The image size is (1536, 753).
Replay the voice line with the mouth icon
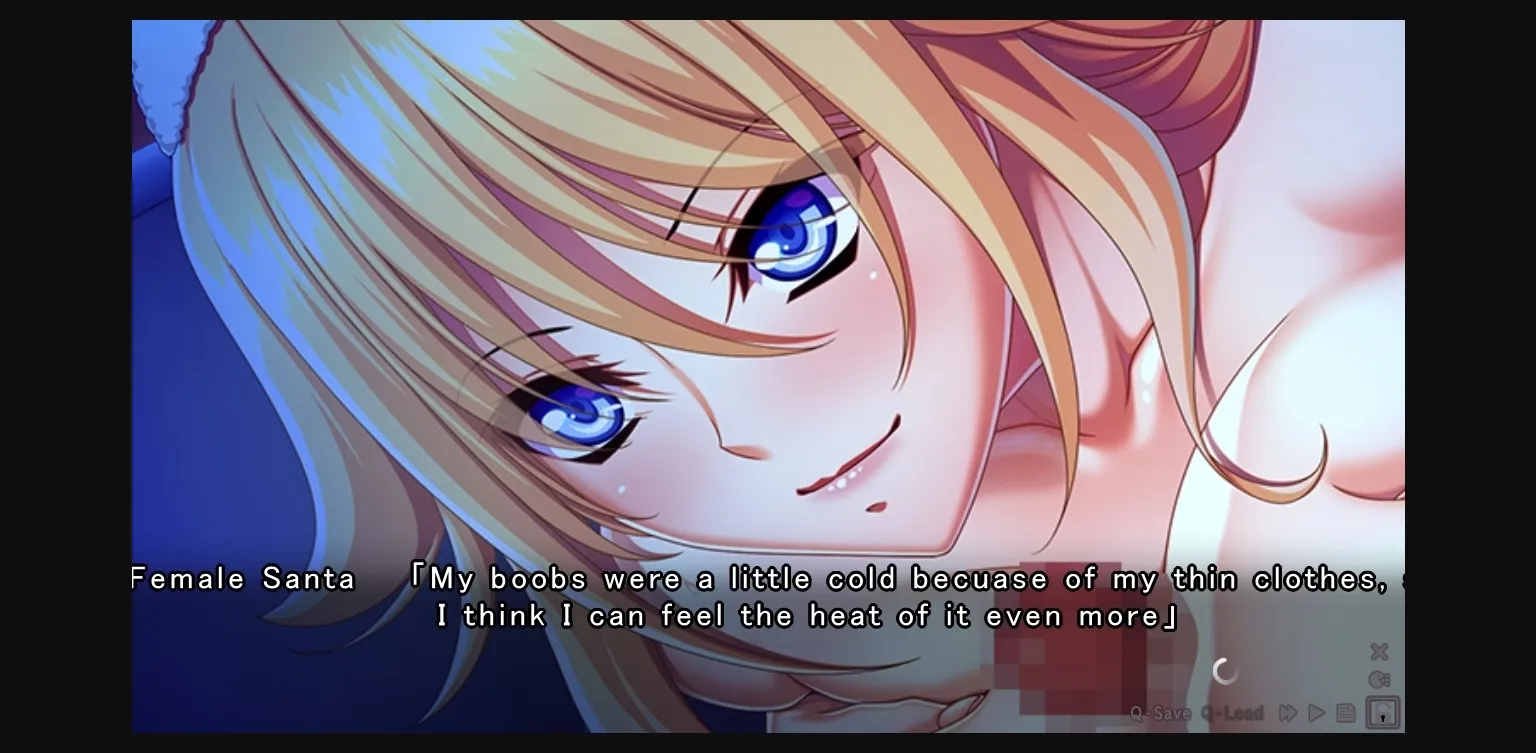point(1380,679)
